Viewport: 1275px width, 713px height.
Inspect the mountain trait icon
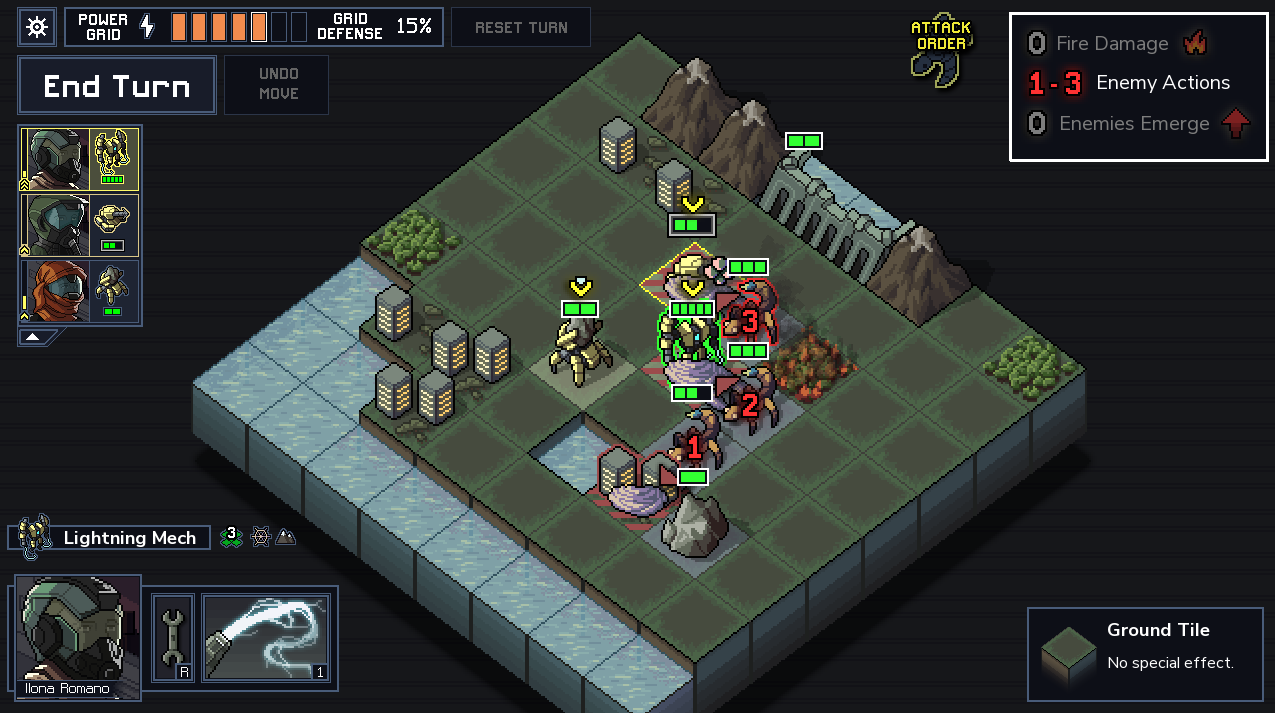pyautogui.click(x=286, y=537)
